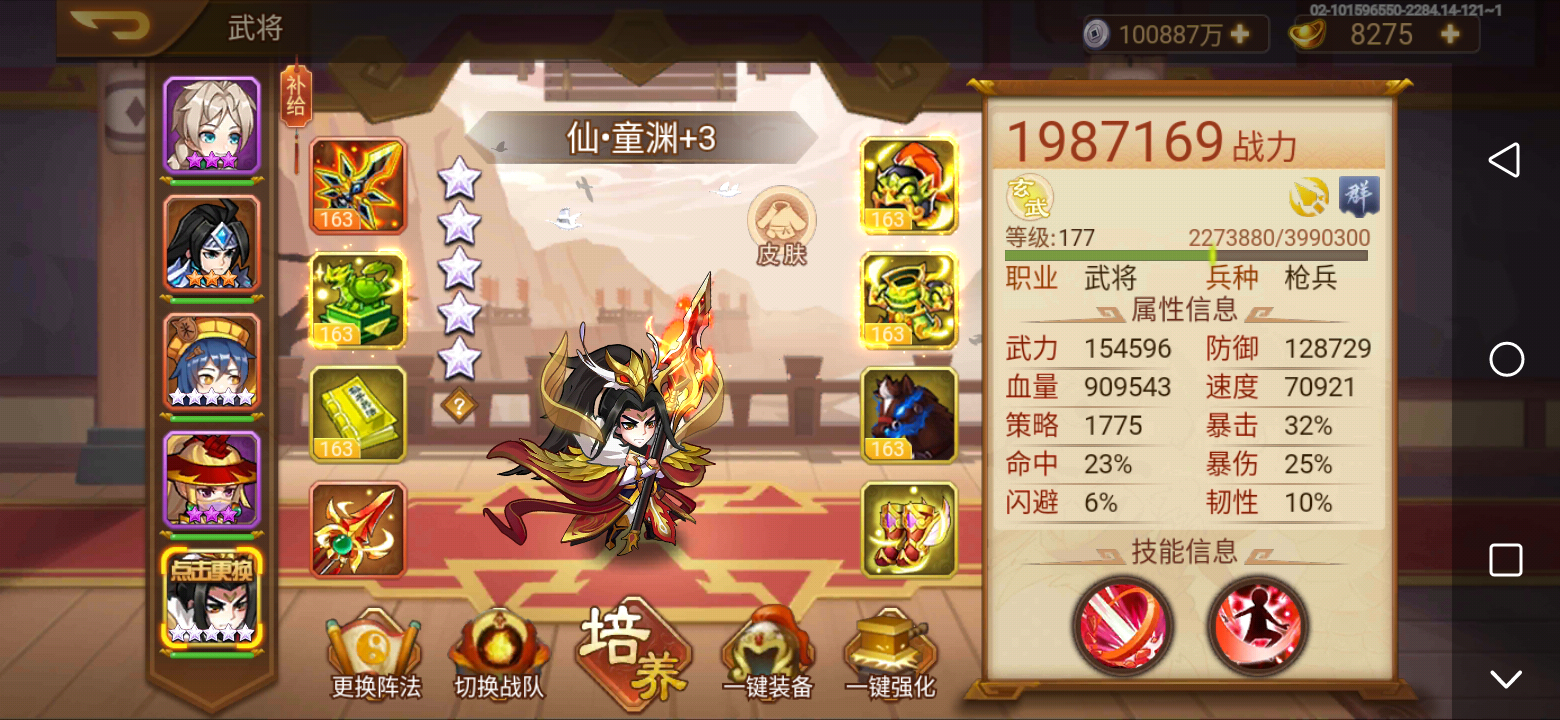Select the spear equipment slot
Image resolution: width=1560 pixels, height=720 pixels.
point(357,530)
